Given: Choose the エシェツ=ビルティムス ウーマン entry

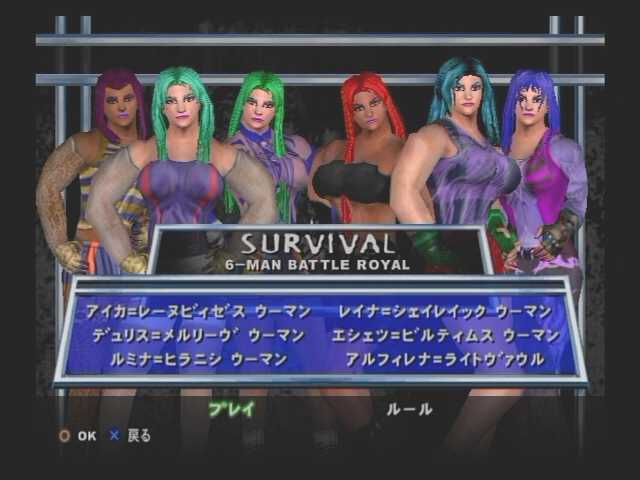Looking at the screenshot, I should pos(447,335).
